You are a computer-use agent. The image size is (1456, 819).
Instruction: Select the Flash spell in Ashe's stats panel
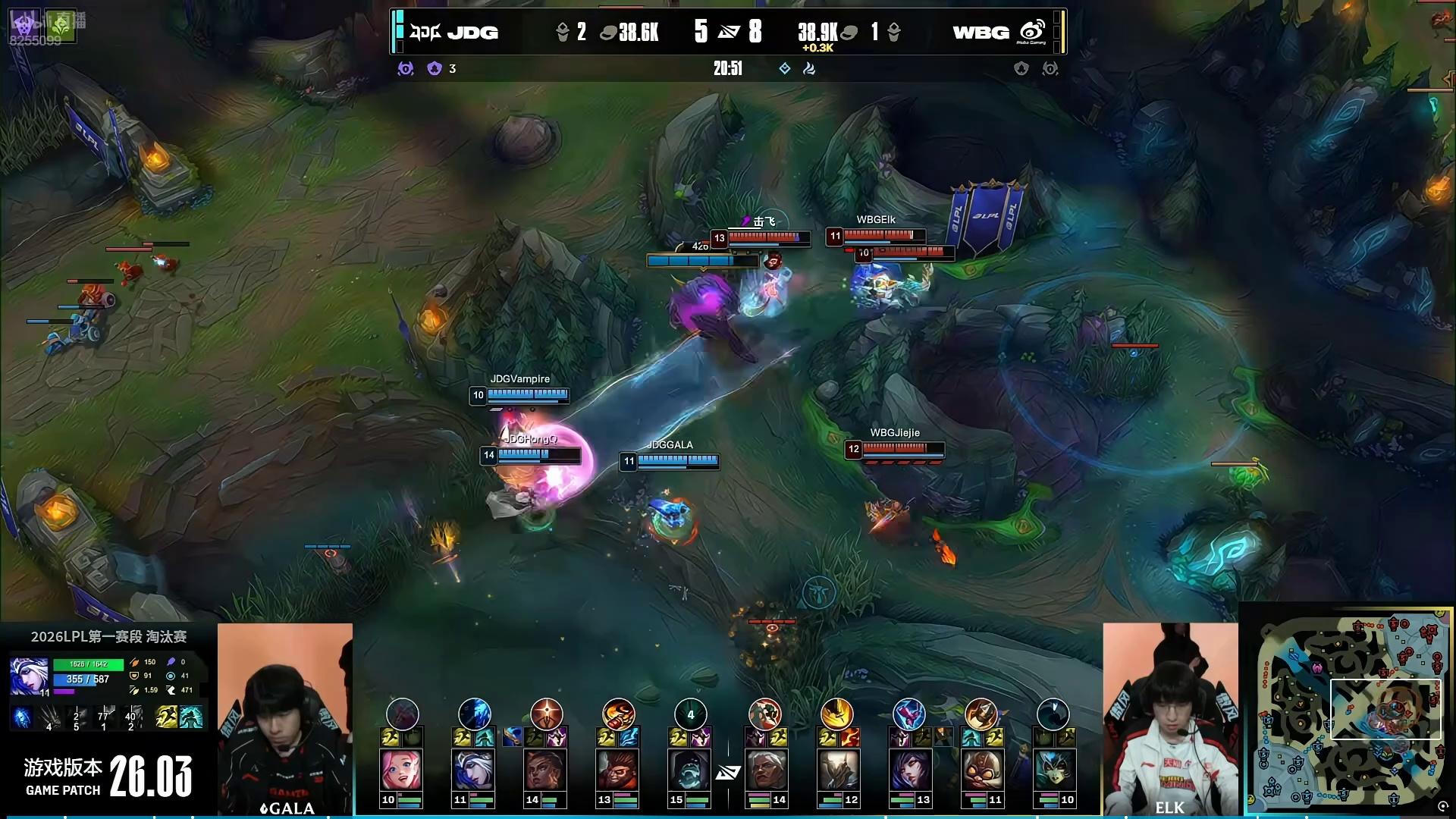point(167,717)
